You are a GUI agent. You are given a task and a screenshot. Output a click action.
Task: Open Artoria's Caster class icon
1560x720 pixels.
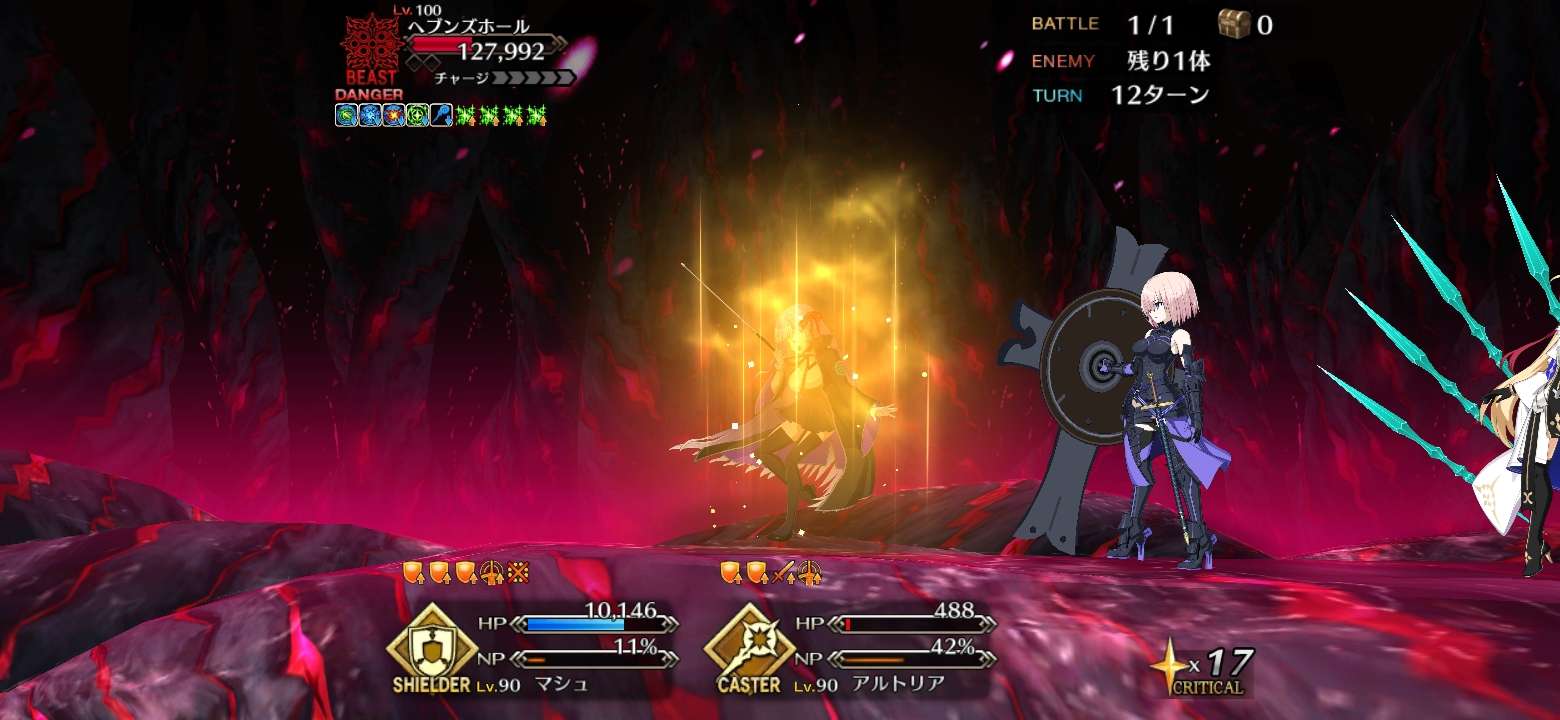748,639
